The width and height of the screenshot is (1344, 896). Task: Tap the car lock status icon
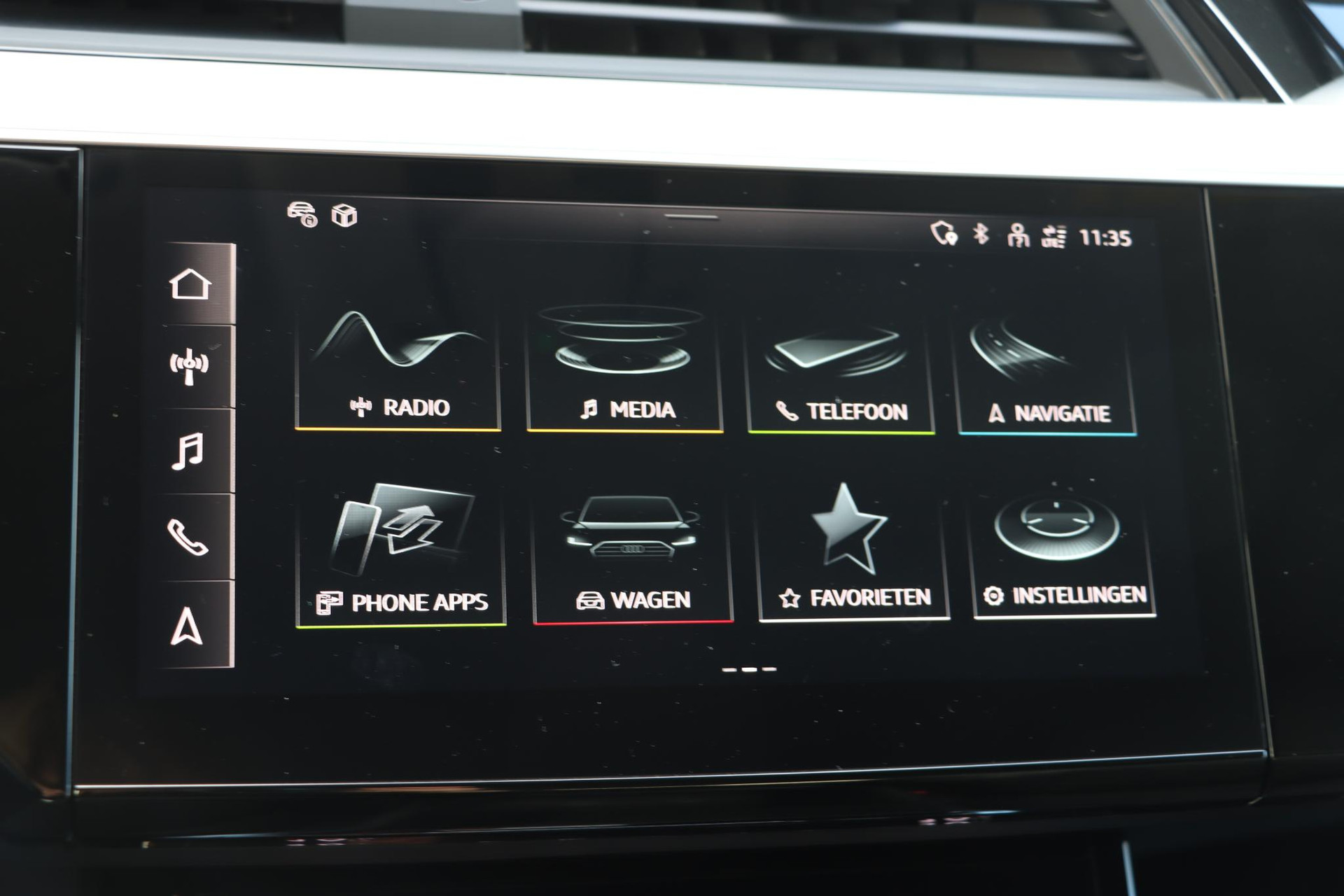(303, 213)
